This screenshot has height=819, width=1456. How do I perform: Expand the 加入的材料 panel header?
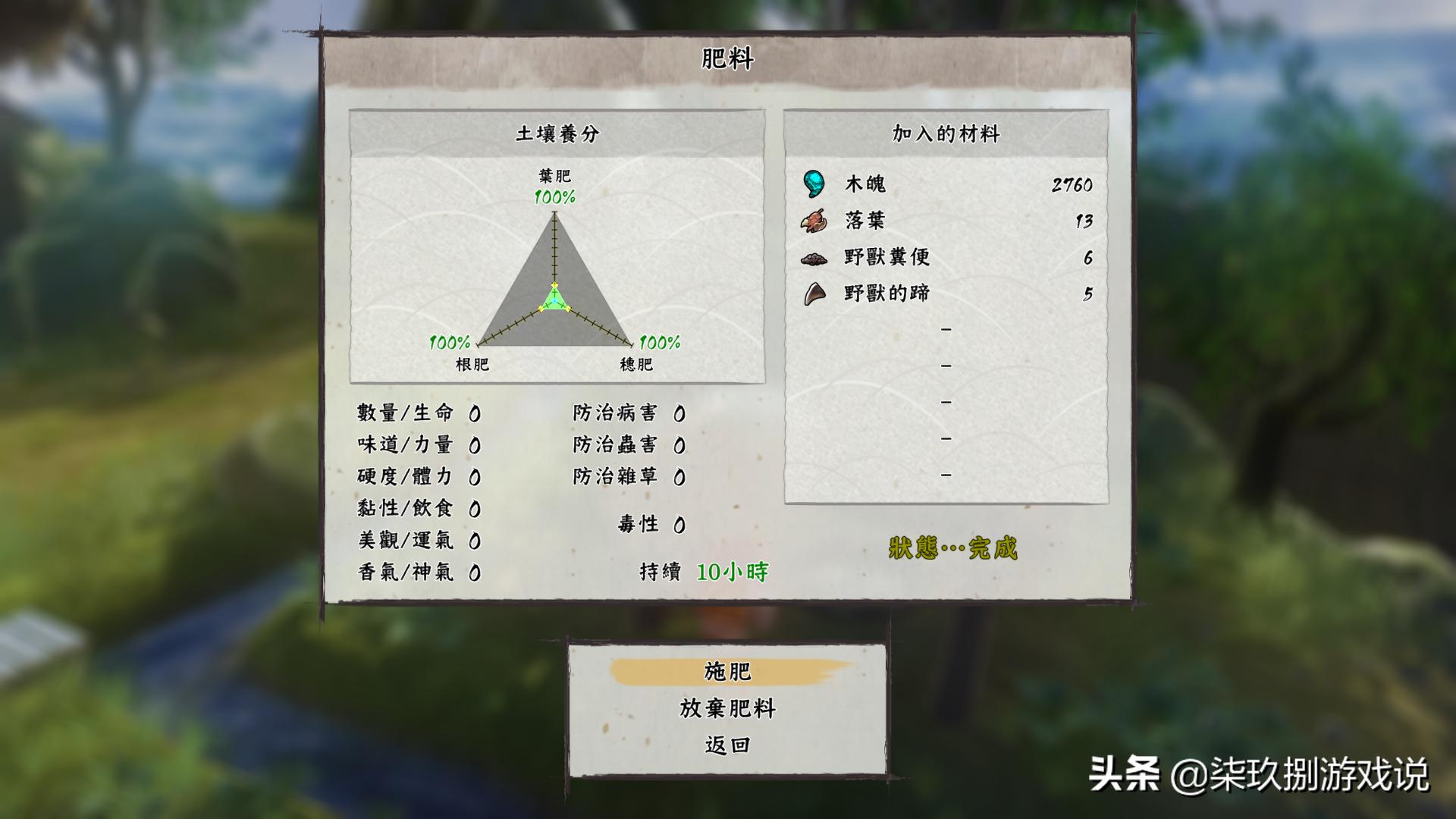[x=946, y=131]
